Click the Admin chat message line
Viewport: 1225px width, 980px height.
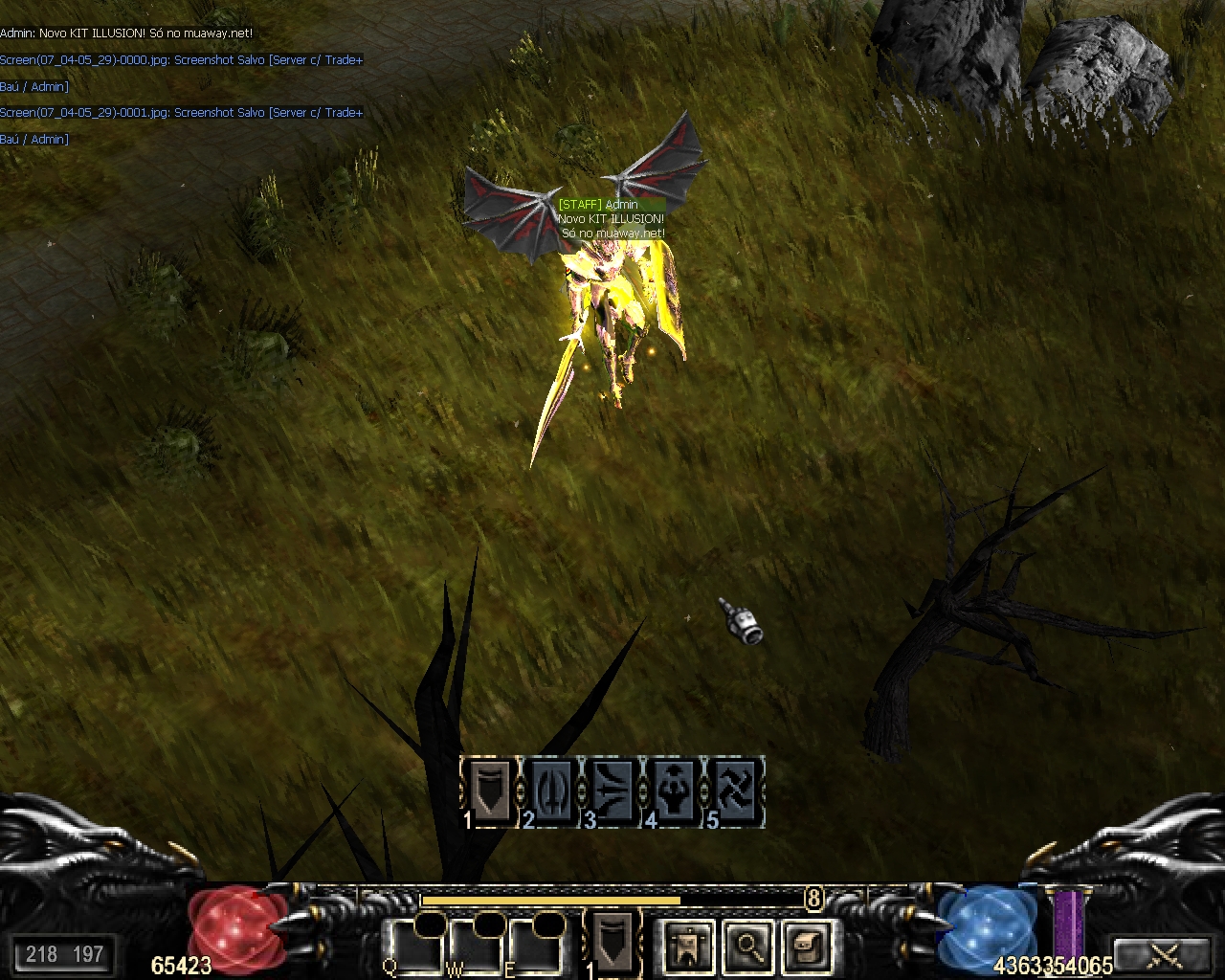pyautogui.click(x=126, y=33)
